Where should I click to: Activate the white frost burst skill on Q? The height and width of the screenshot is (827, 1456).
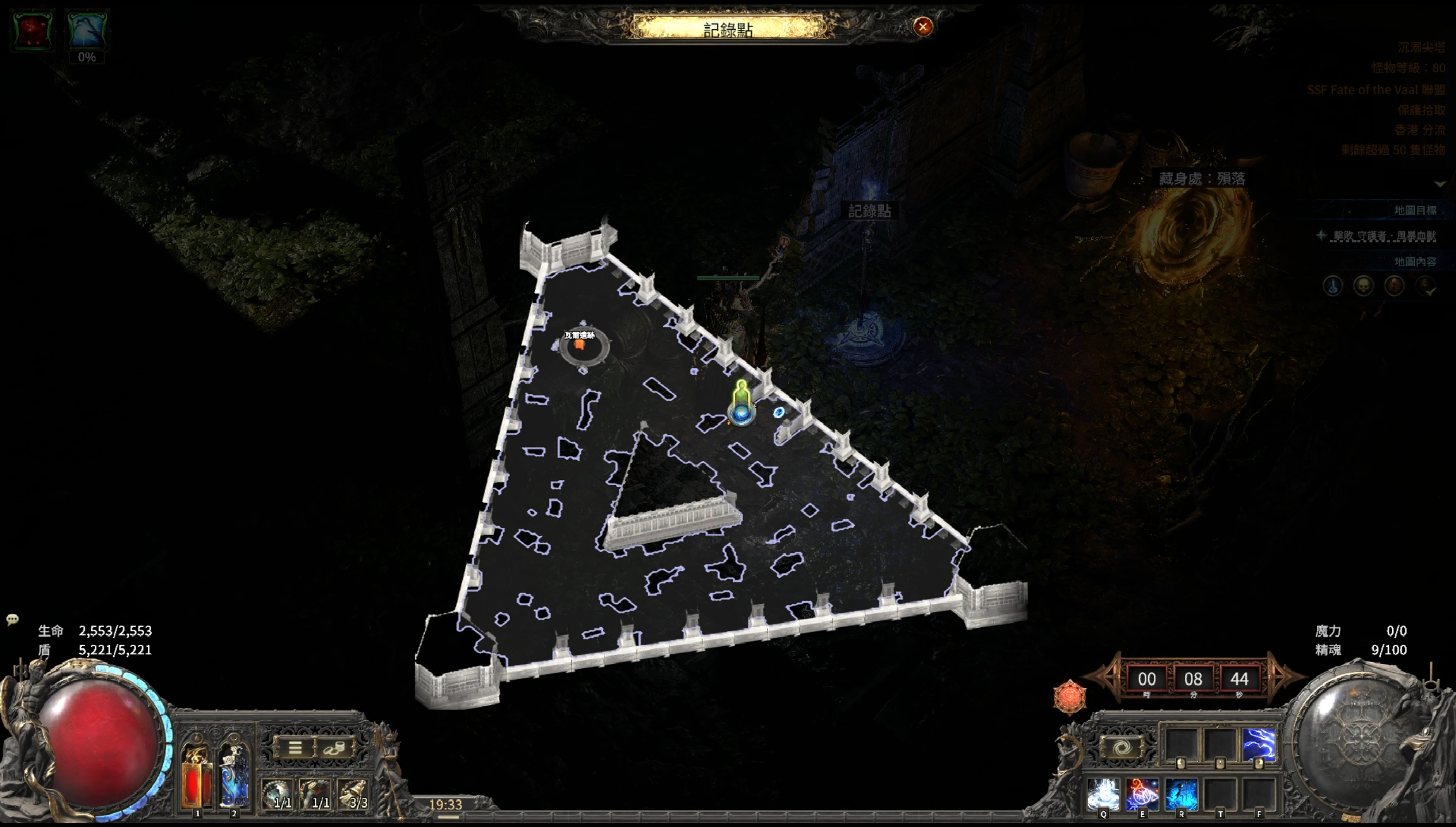pyautogui.click(x=1103, y=794)
